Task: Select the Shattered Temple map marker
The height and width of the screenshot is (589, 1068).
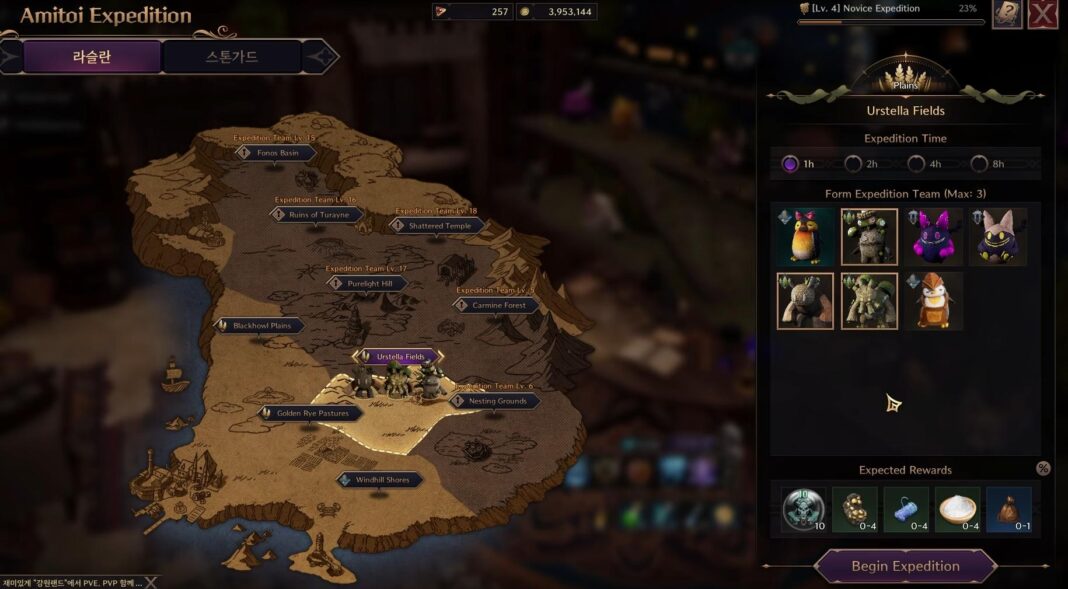Action: [438, 226]
